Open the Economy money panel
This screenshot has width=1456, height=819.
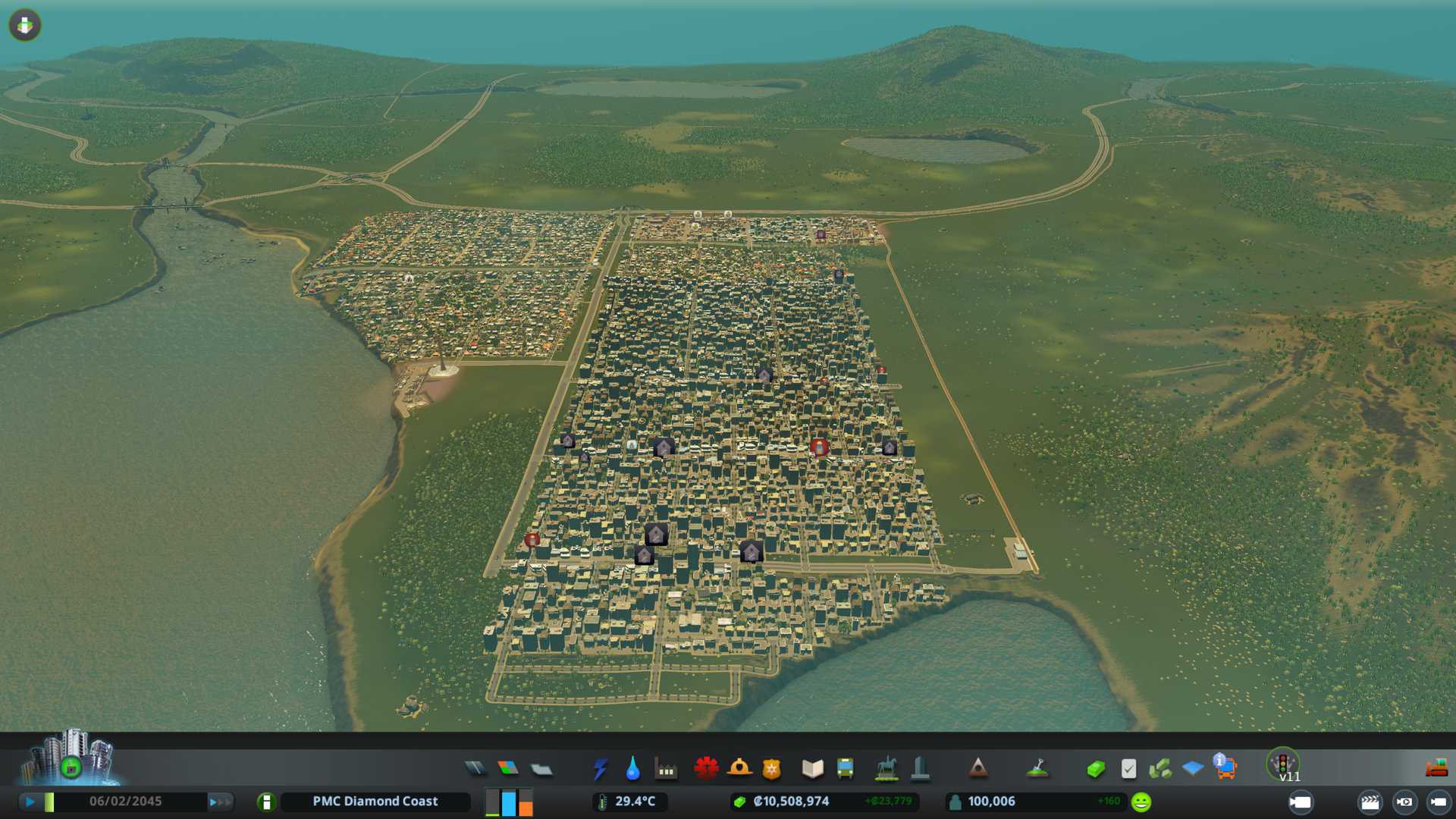(1095, 769)
